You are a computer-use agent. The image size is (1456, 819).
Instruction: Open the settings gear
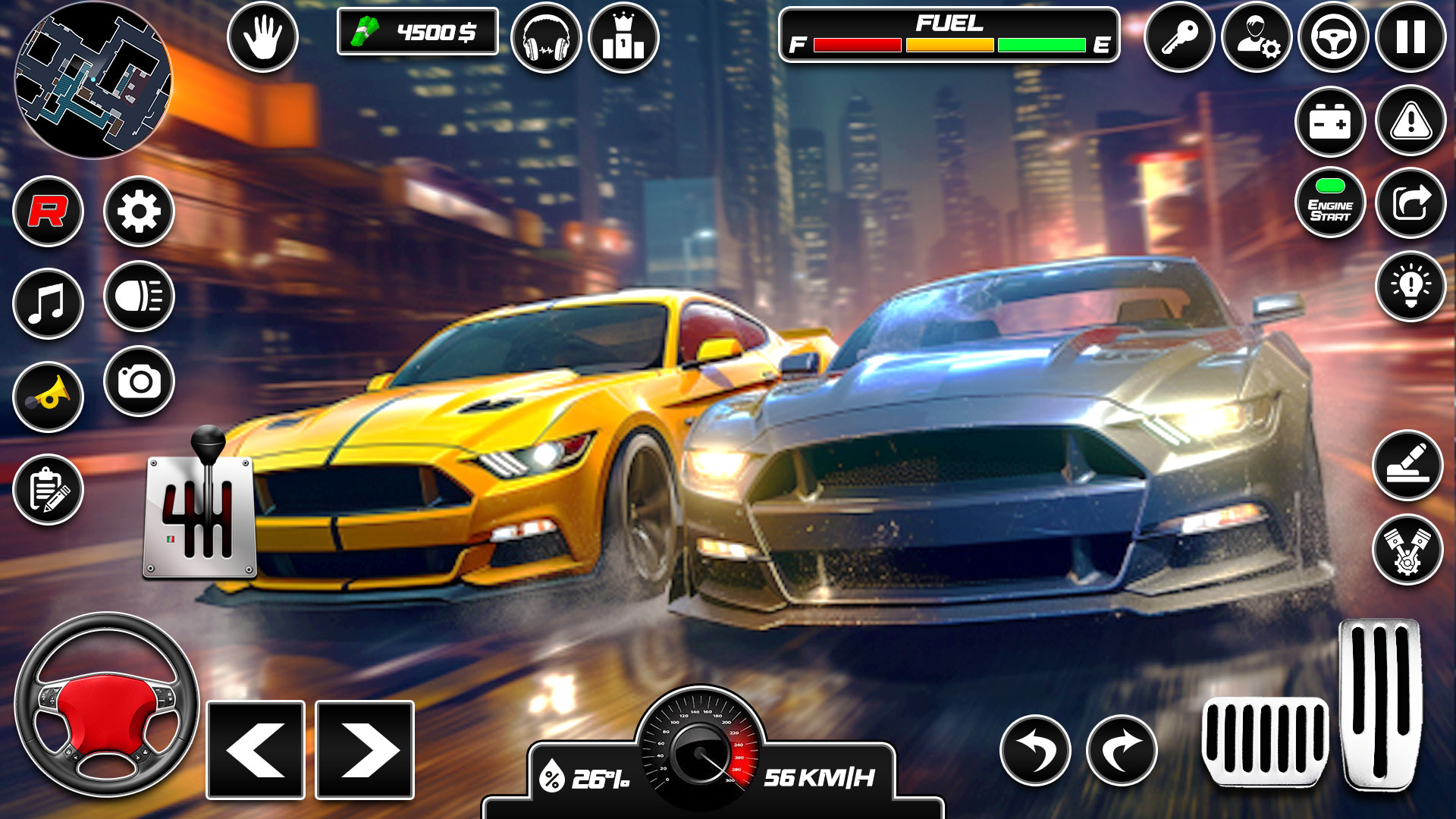[139, 212]
